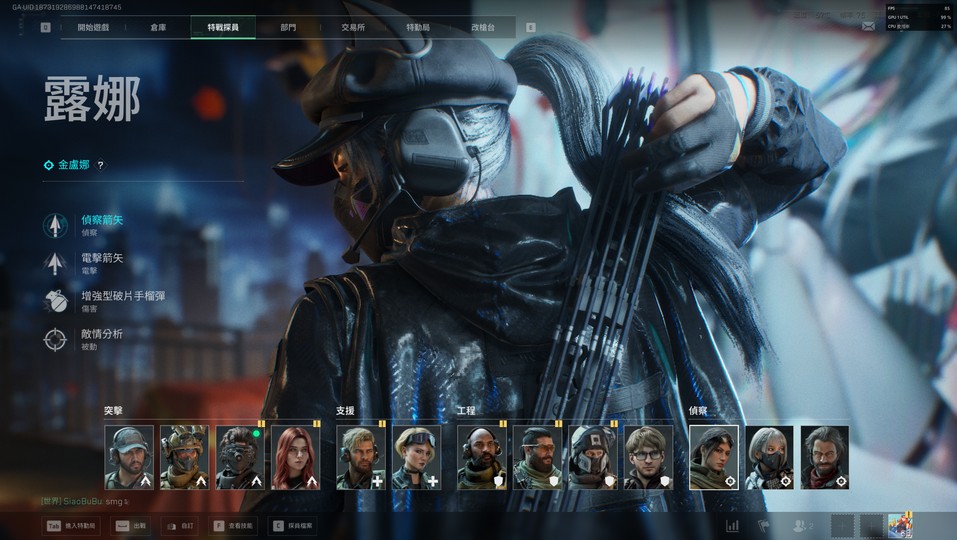Select the 特戰探員 operators tab

(223, 27)
